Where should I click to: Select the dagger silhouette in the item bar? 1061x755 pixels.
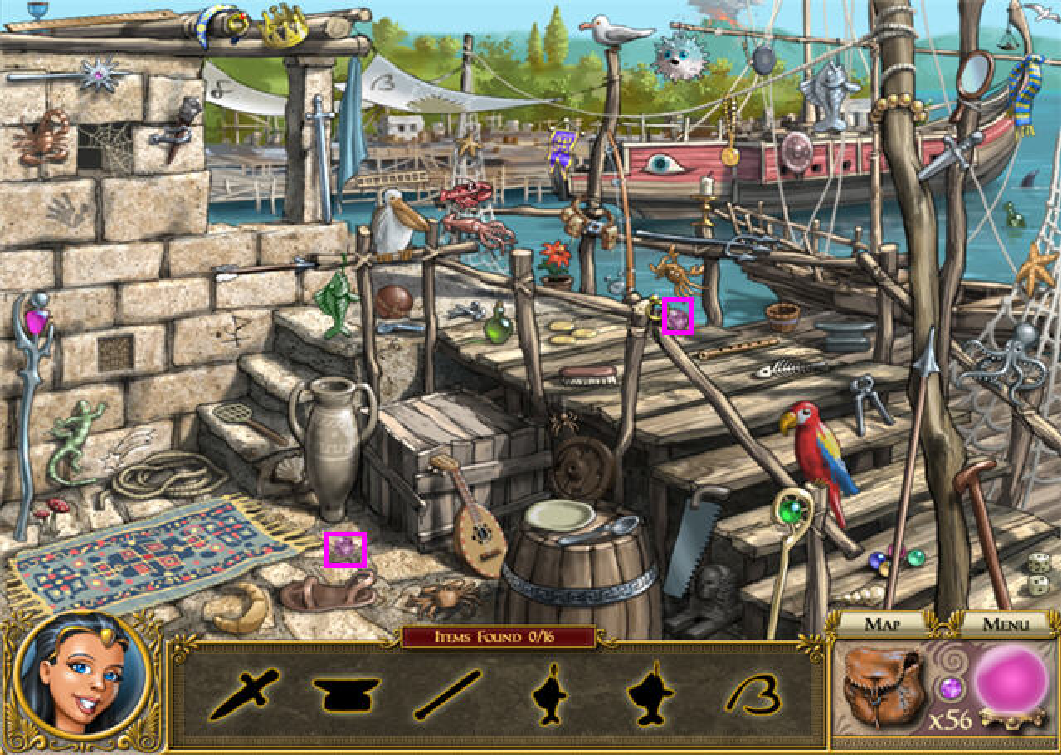tap(244, 692)
